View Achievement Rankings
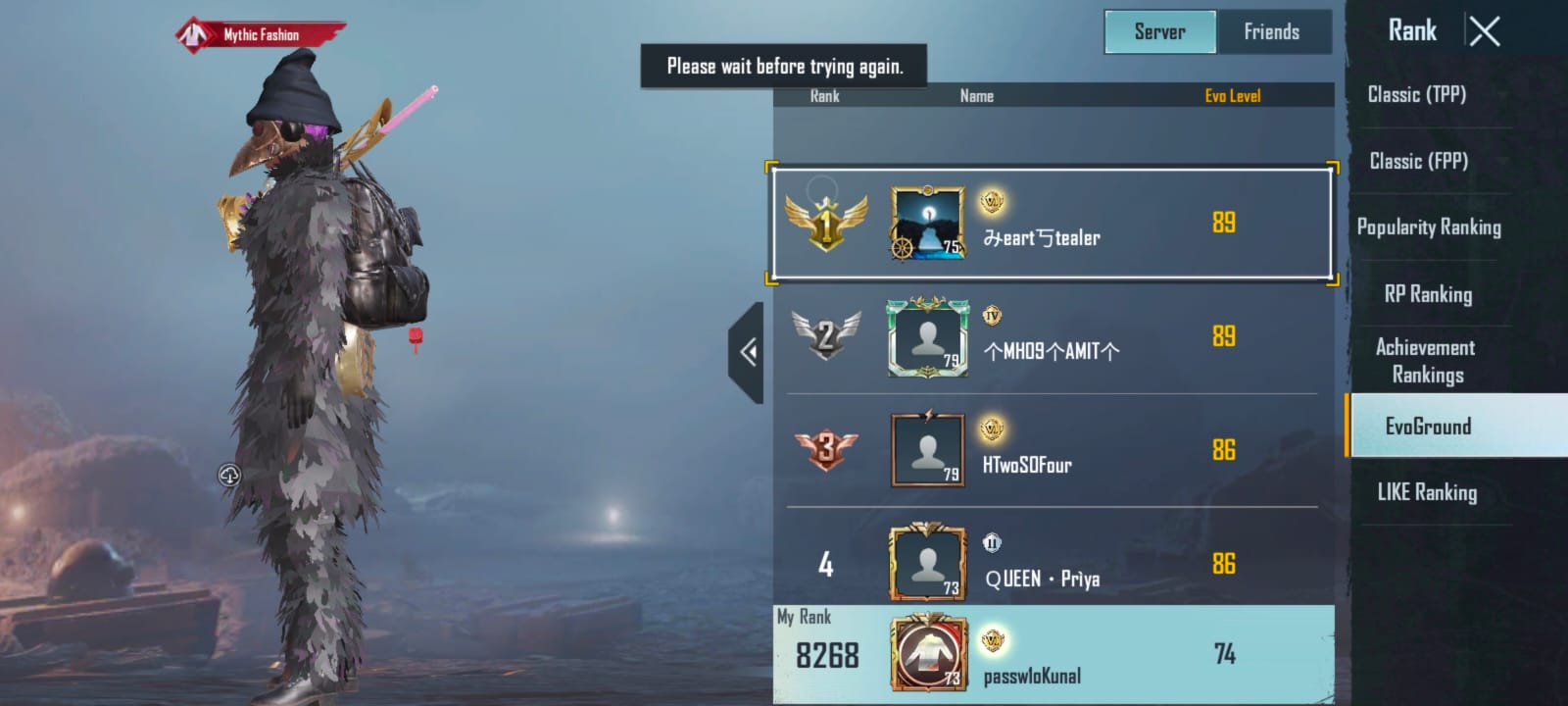The image size is (1568, 706). (1427, 361)
